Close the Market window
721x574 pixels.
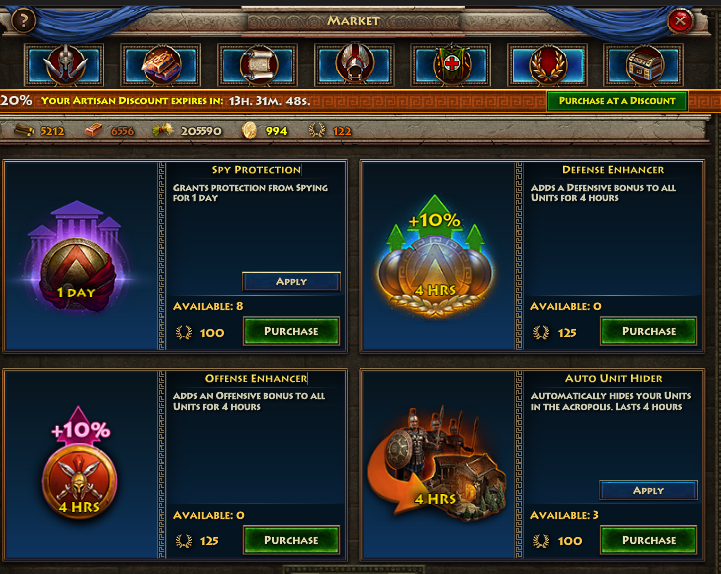(x=681, y=20)
